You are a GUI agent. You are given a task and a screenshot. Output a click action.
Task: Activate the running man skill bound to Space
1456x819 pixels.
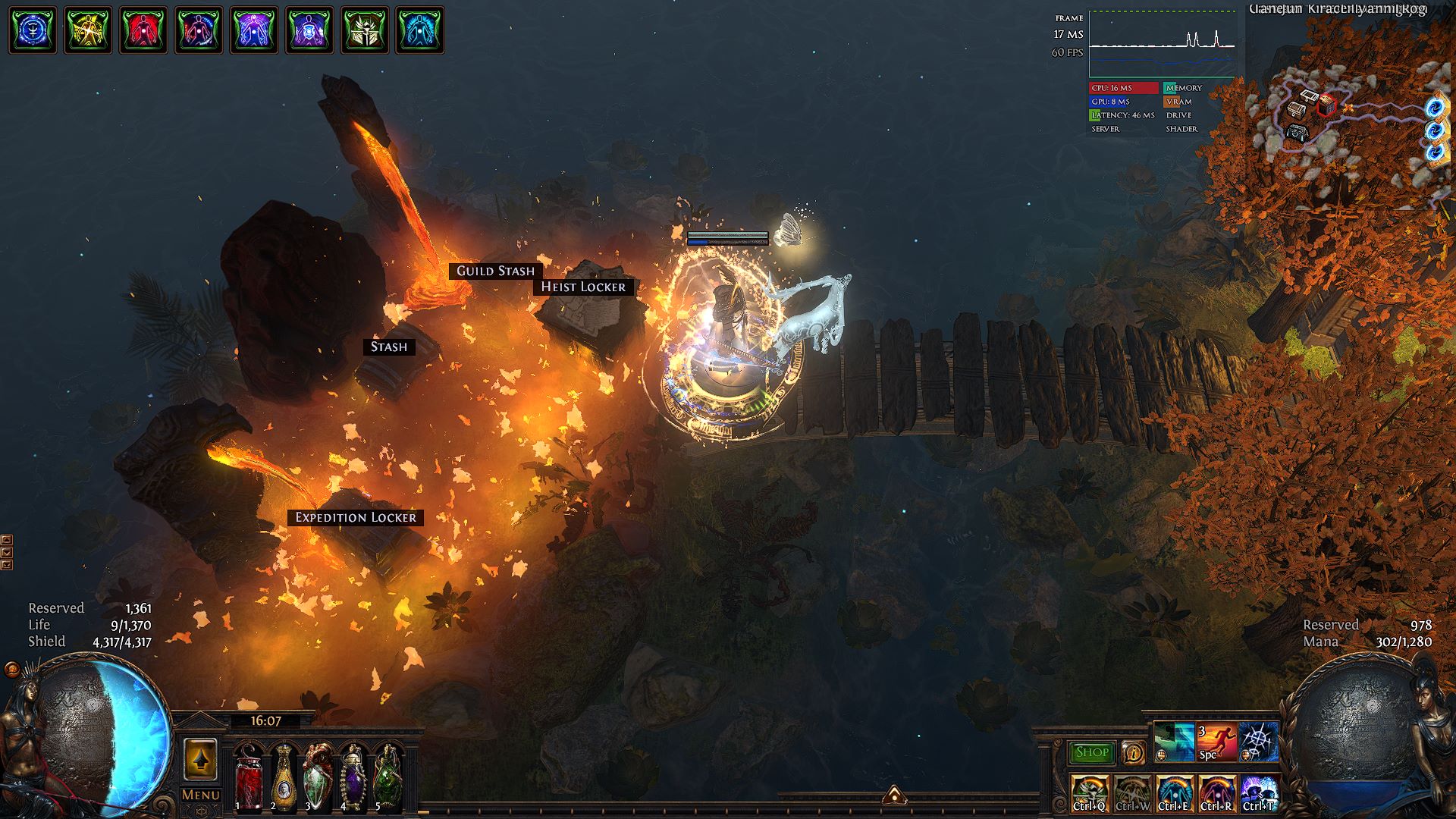click(x=1216, y=742)
